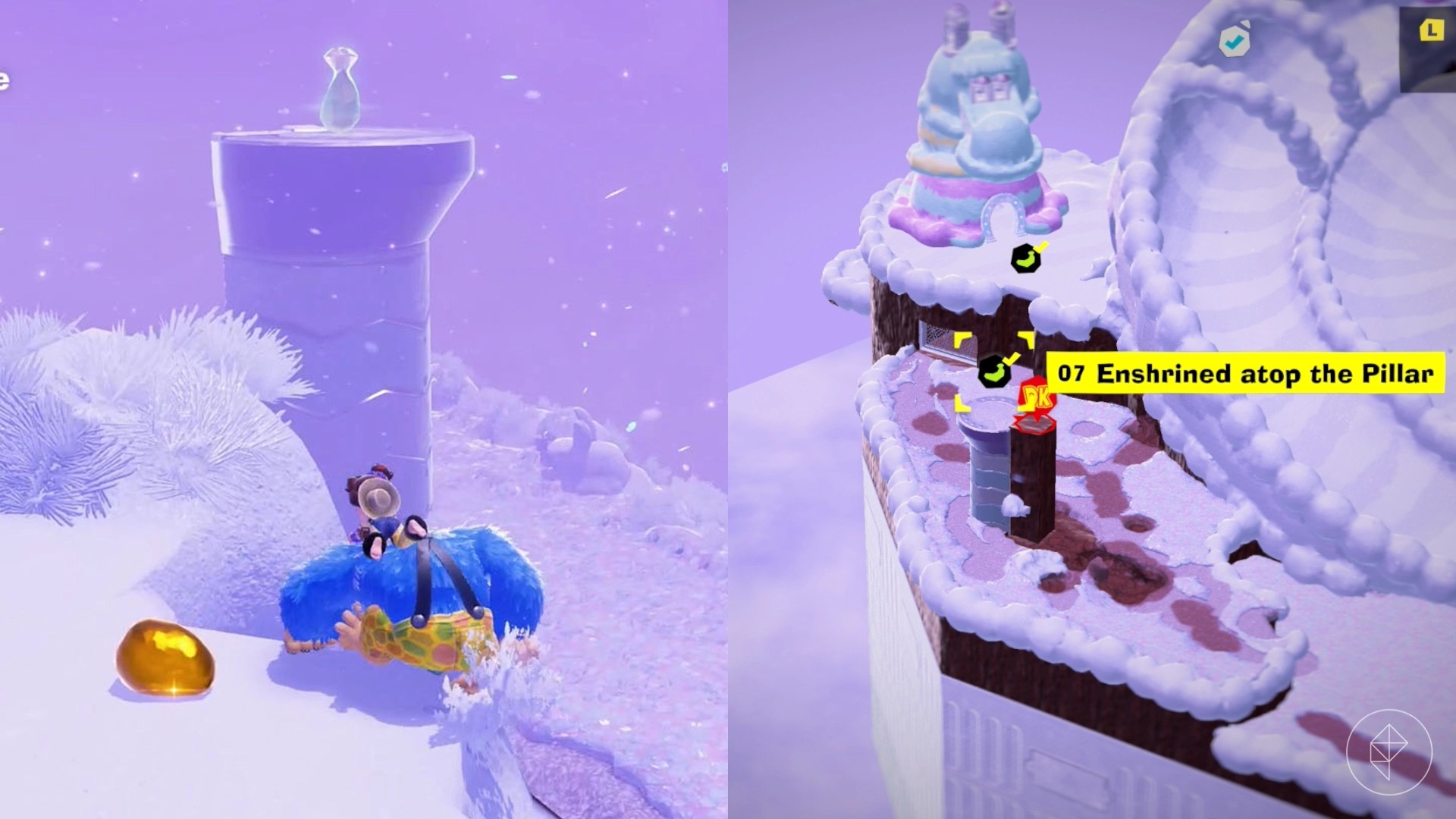
Task: Click the "Enshrined atop the Pillar" label
Action: 1274,372
